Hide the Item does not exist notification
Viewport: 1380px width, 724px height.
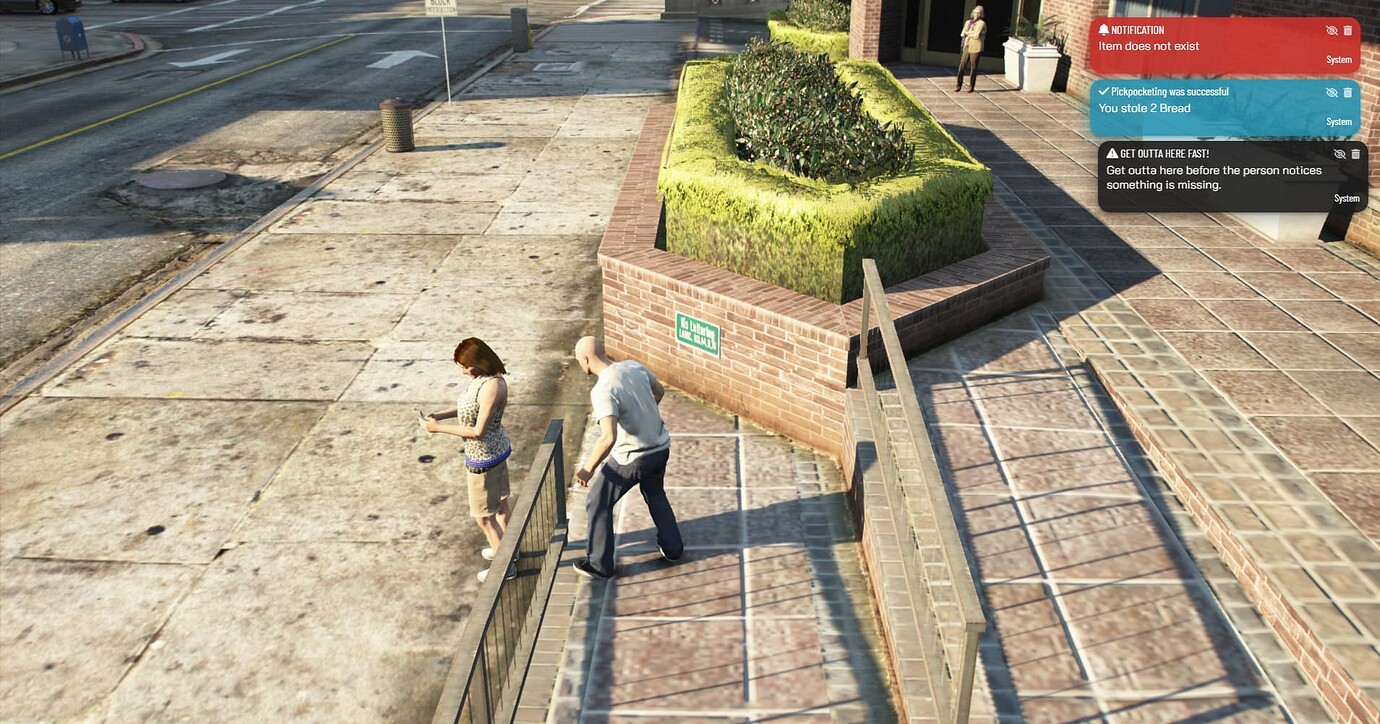[x=1331, y=30]
